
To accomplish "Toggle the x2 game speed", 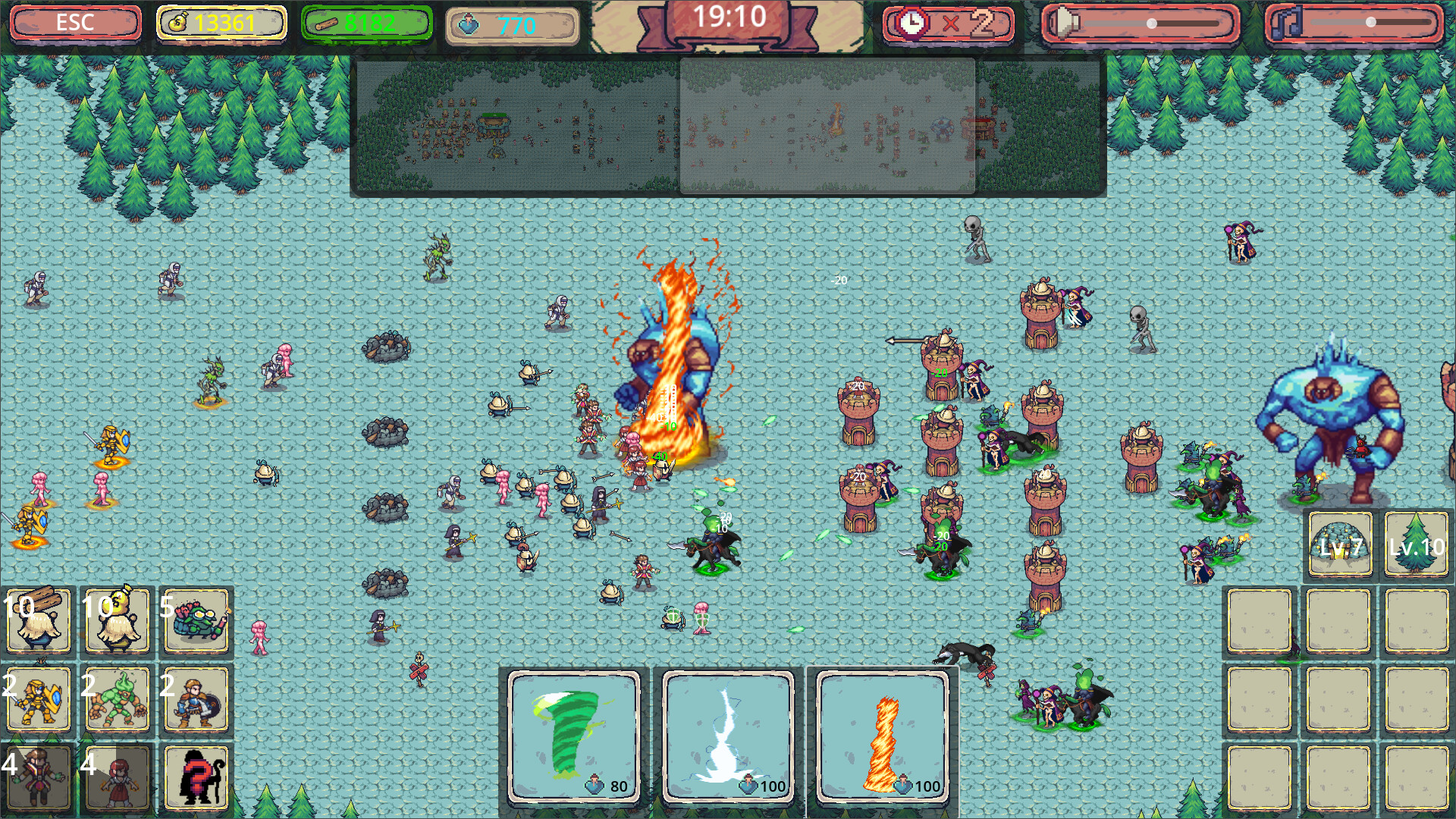I will [948, 23].
